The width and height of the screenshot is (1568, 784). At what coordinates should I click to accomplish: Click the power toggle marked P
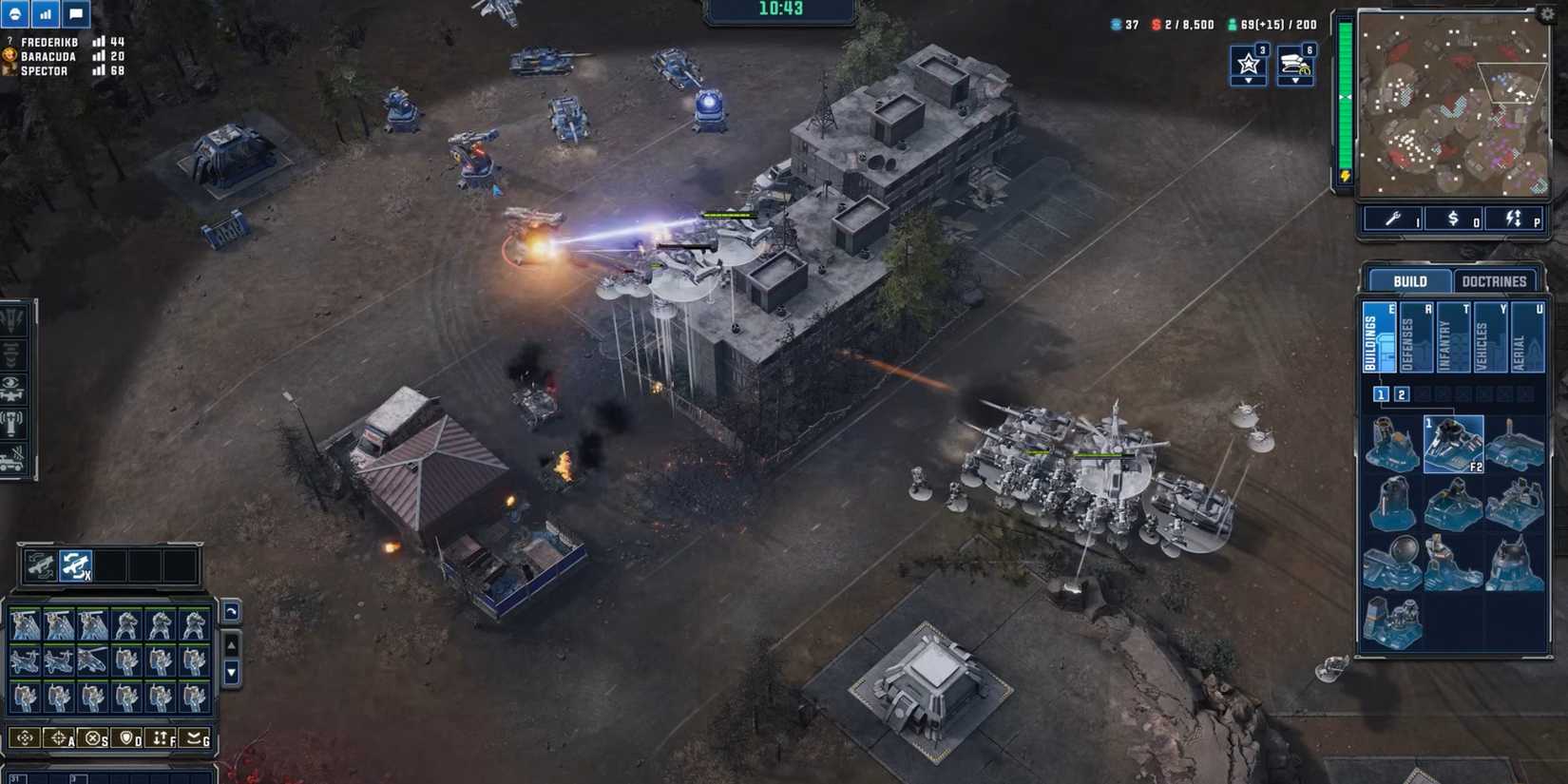[1513, 219]
